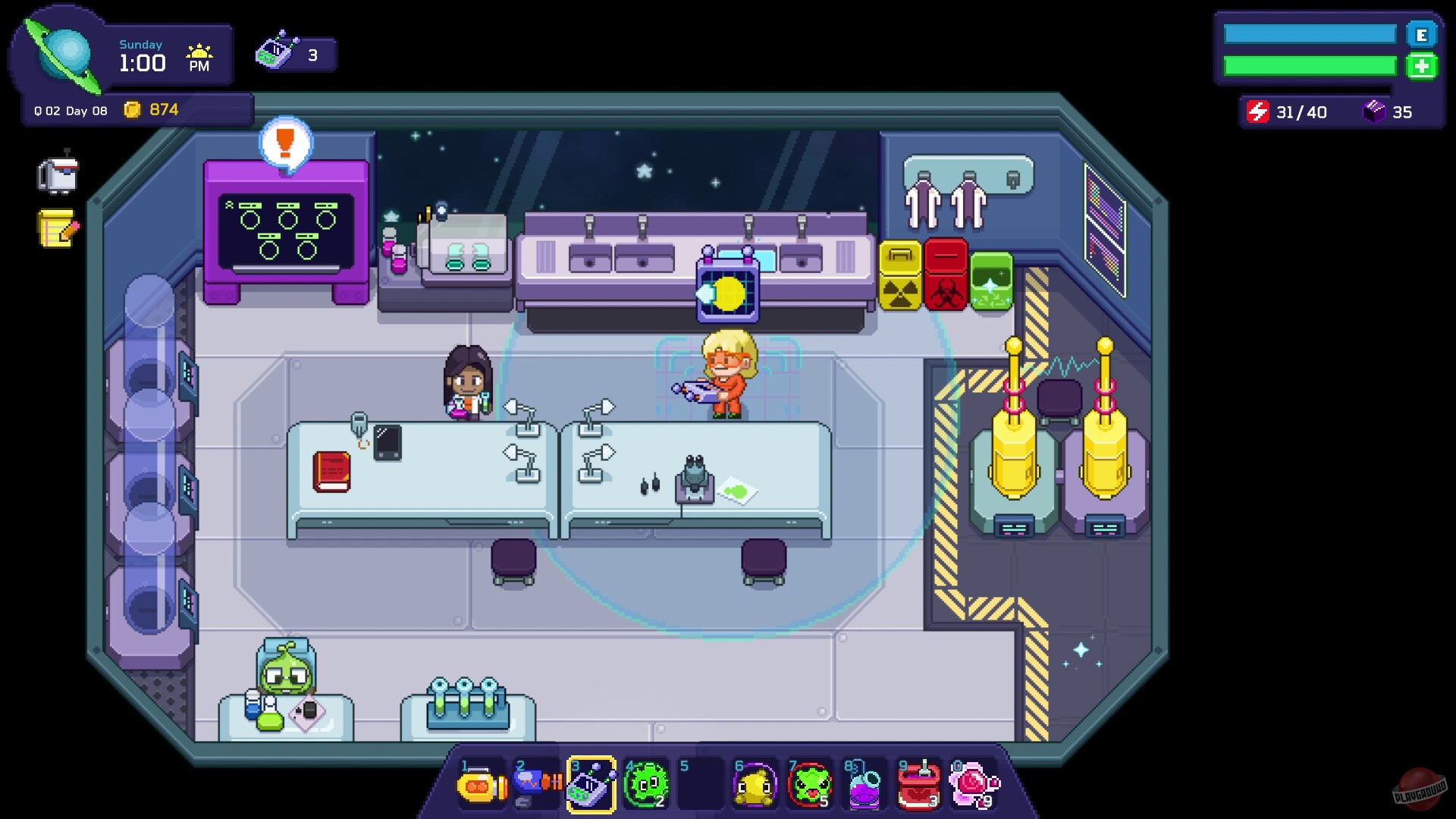
Task: Click the exclamation alert bubble above the purple machine
Action: [x=284, y=144]
